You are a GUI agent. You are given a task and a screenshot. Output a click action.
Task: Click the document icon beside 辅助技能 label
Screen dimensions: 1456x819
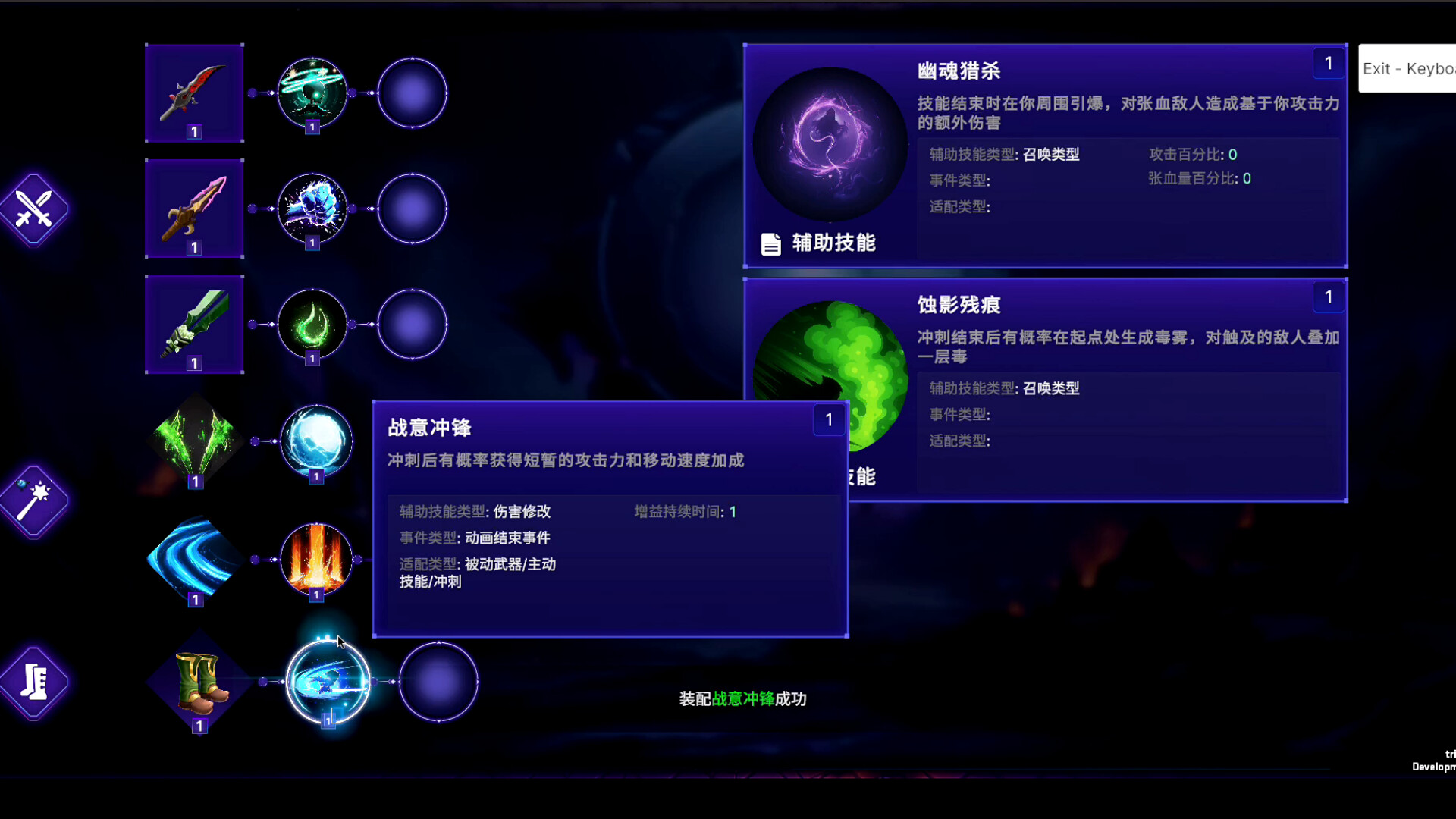[770, 244]
